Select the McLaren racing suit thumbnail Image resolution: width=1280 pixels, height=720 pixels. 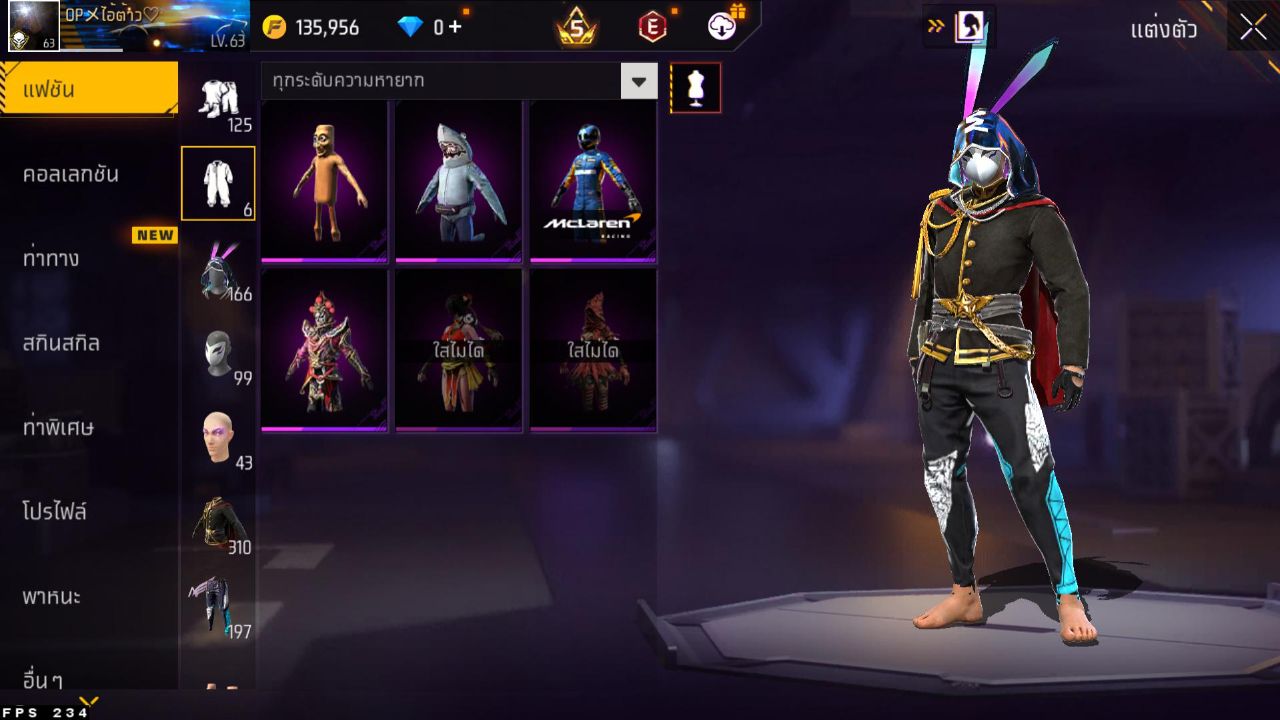tap(592, 180)
